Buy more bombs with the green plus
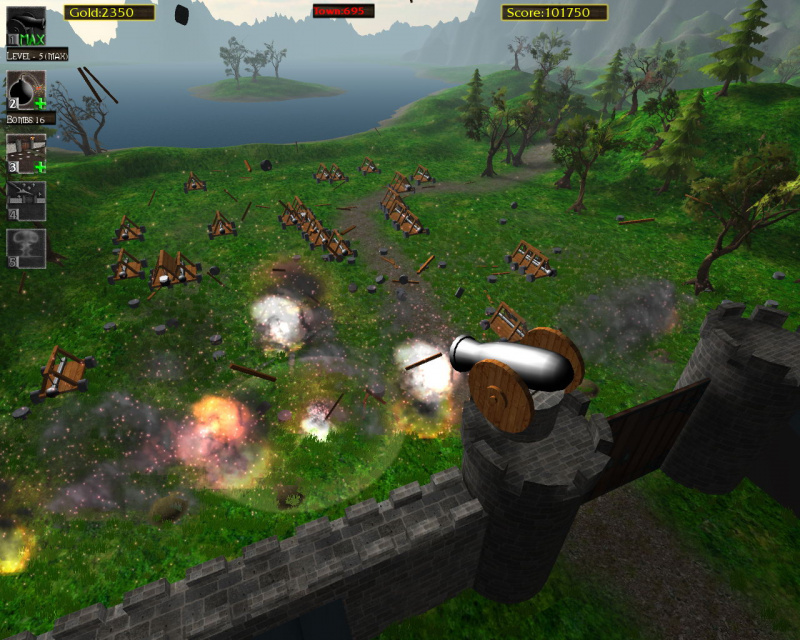This screenshot has height=640, width=800. coord(40,103)
